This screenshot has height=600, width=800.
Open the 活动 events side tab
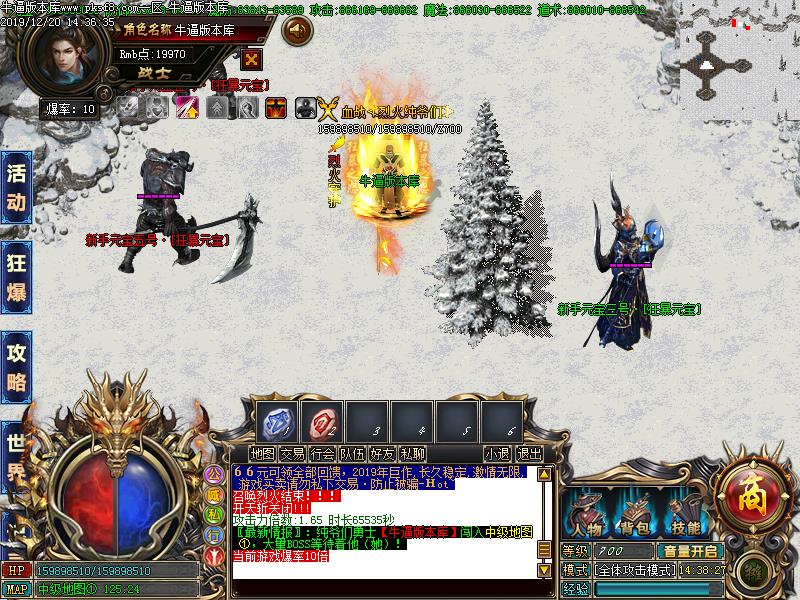tap(15, 187)
